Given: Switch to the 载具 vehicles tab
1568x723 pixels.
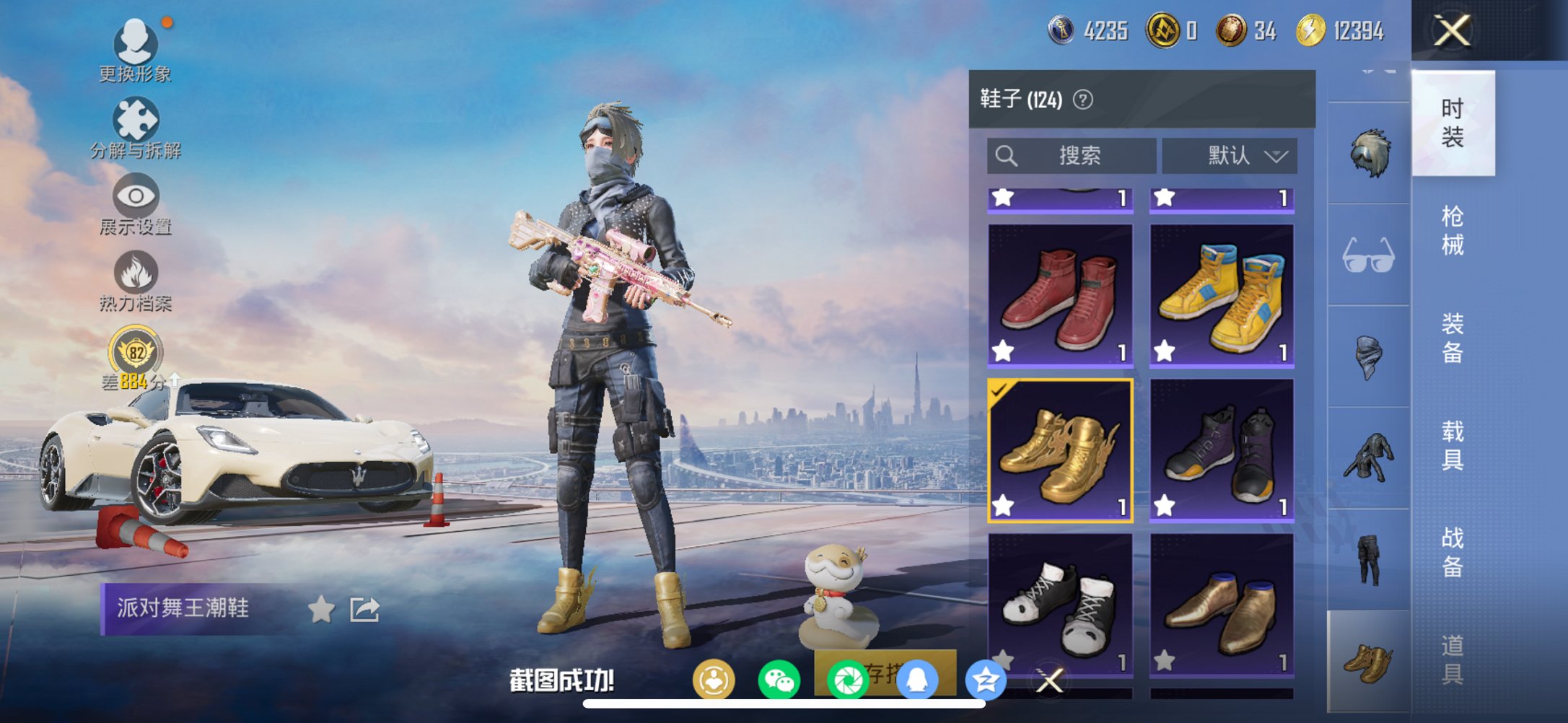Looking at the screenshot, I should [1453, 444].
